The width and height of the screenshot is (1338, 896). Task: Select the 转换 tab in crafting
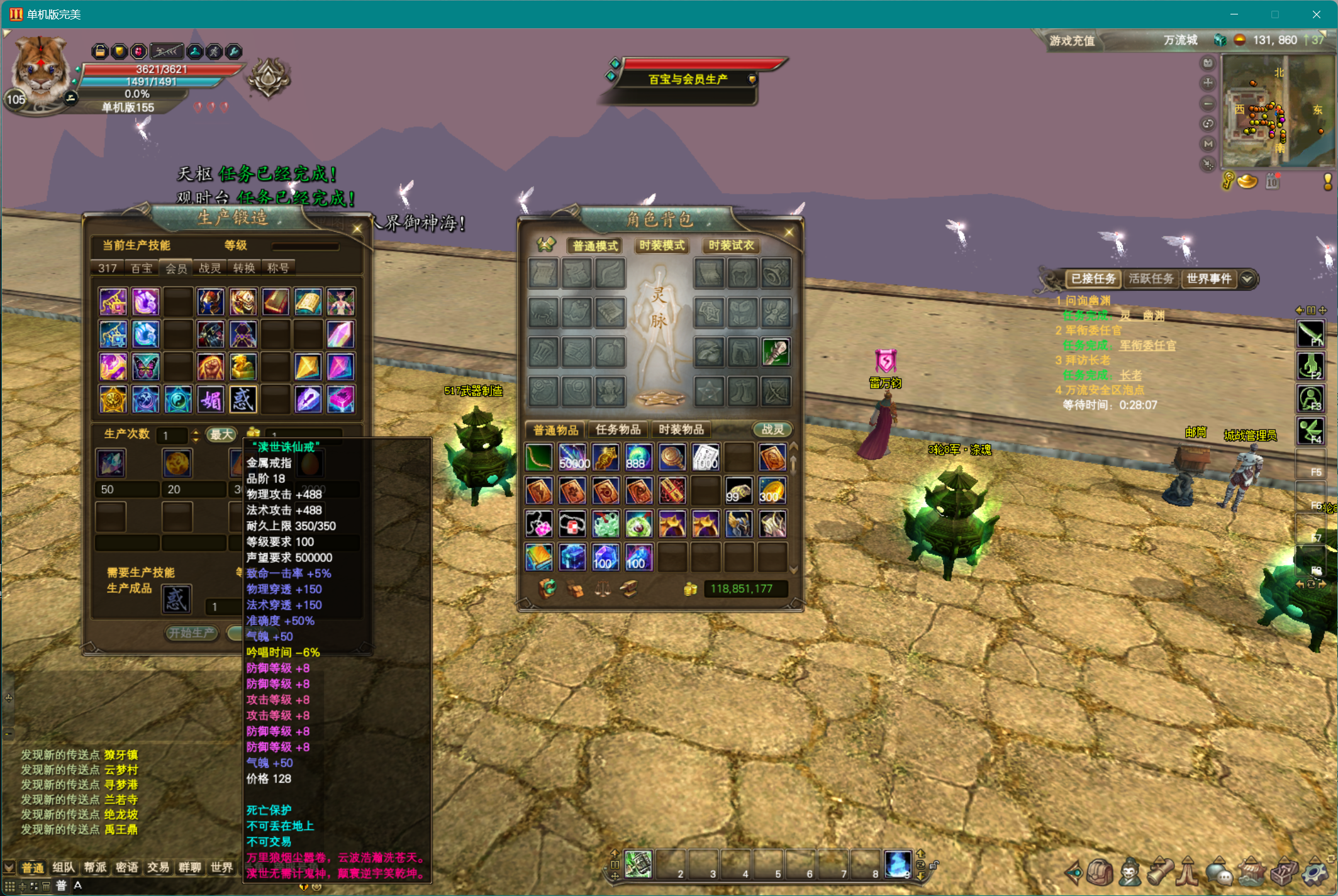[244, 268]
